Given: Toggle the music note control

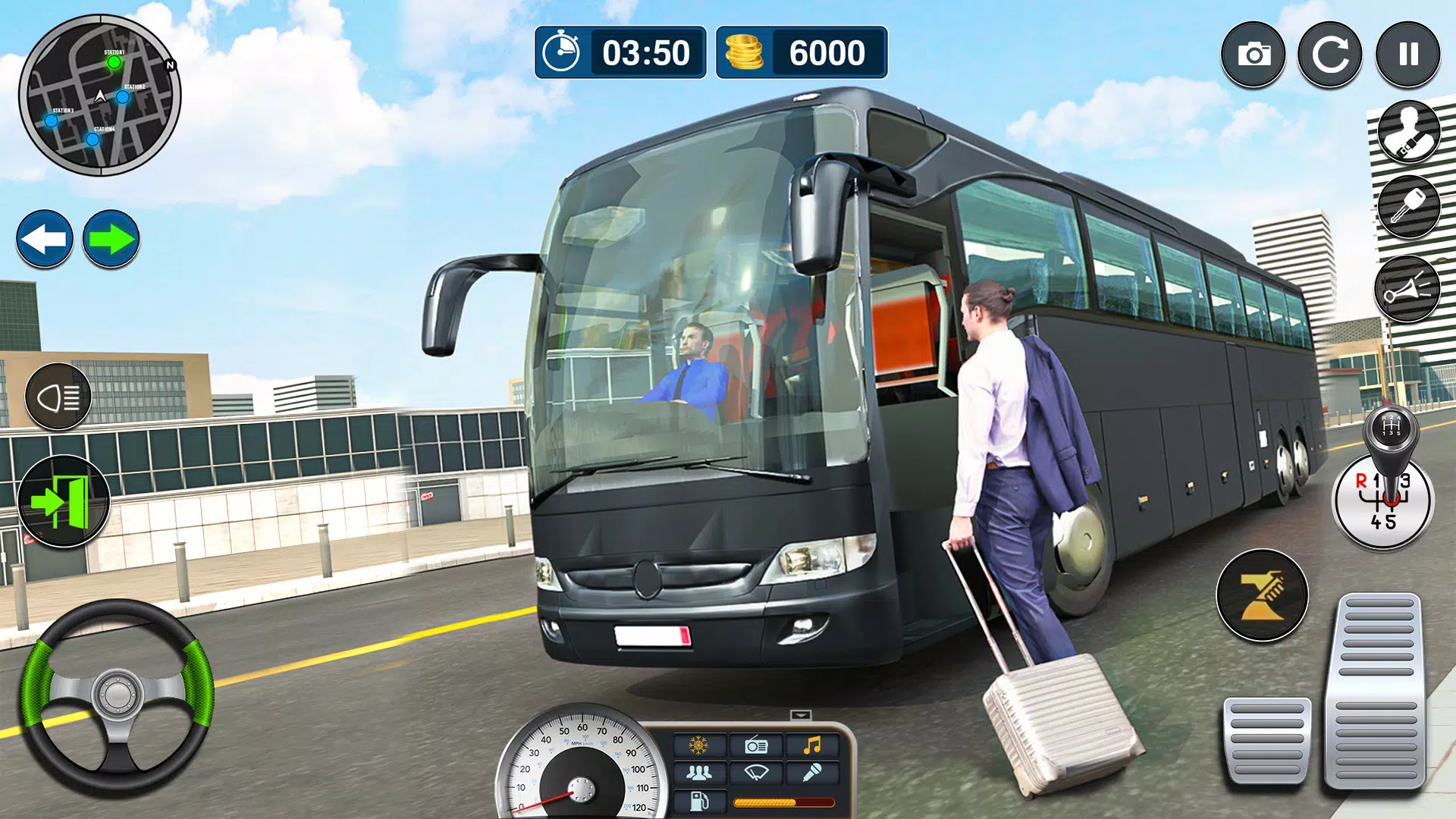Looking at the screenshot, I should (x=811, y=745).
